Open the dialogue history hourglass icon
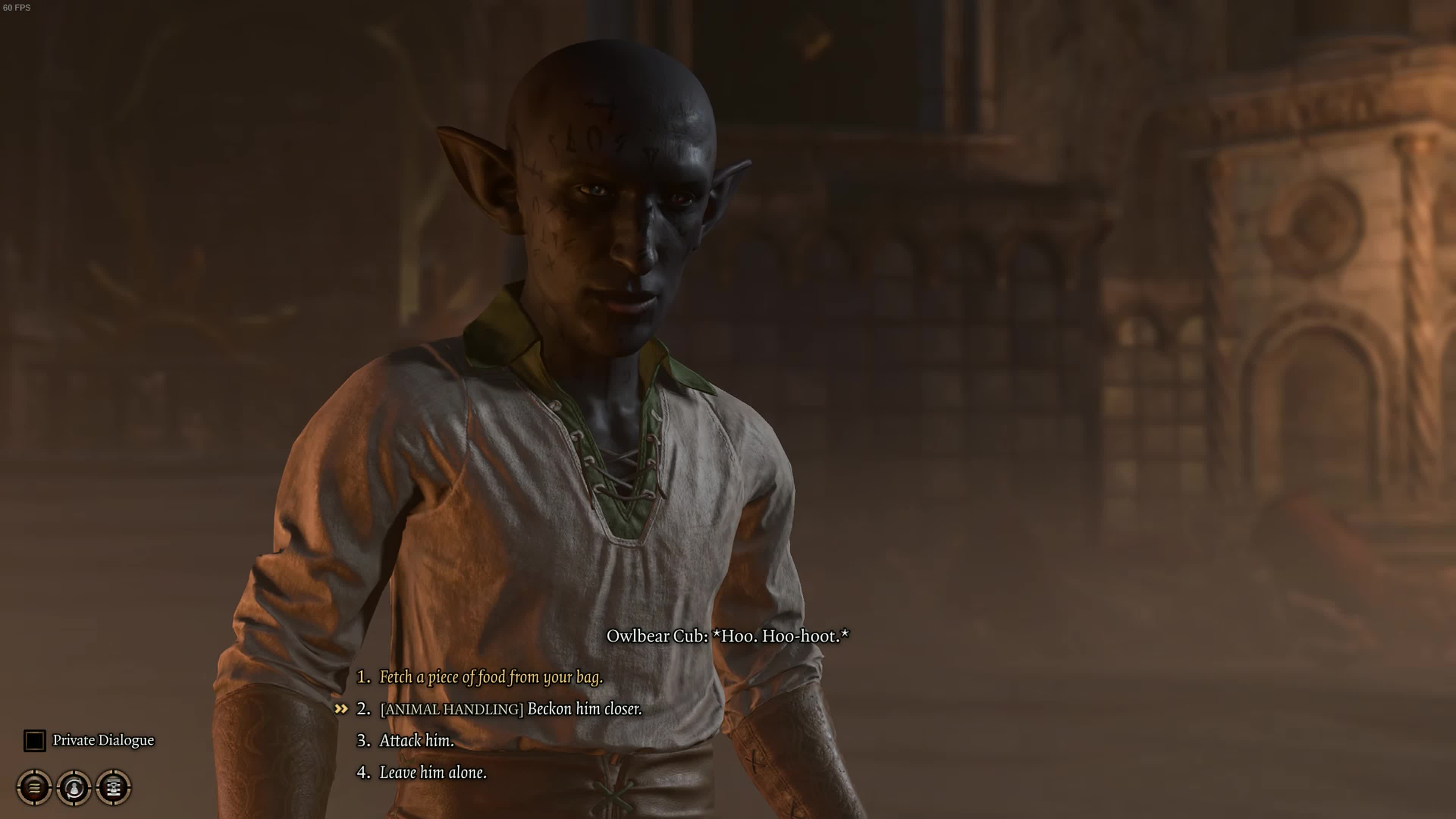 point(114,787)
